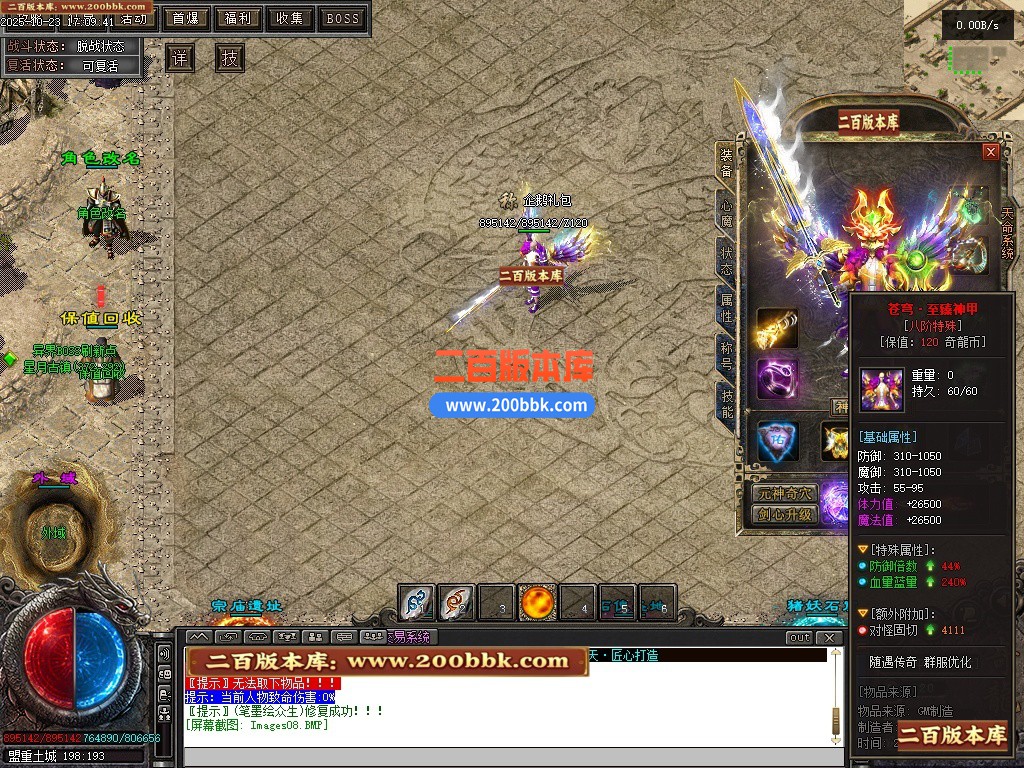Switch to the 称号 titles tab
1024x768 pixels.
click(727, 353)
